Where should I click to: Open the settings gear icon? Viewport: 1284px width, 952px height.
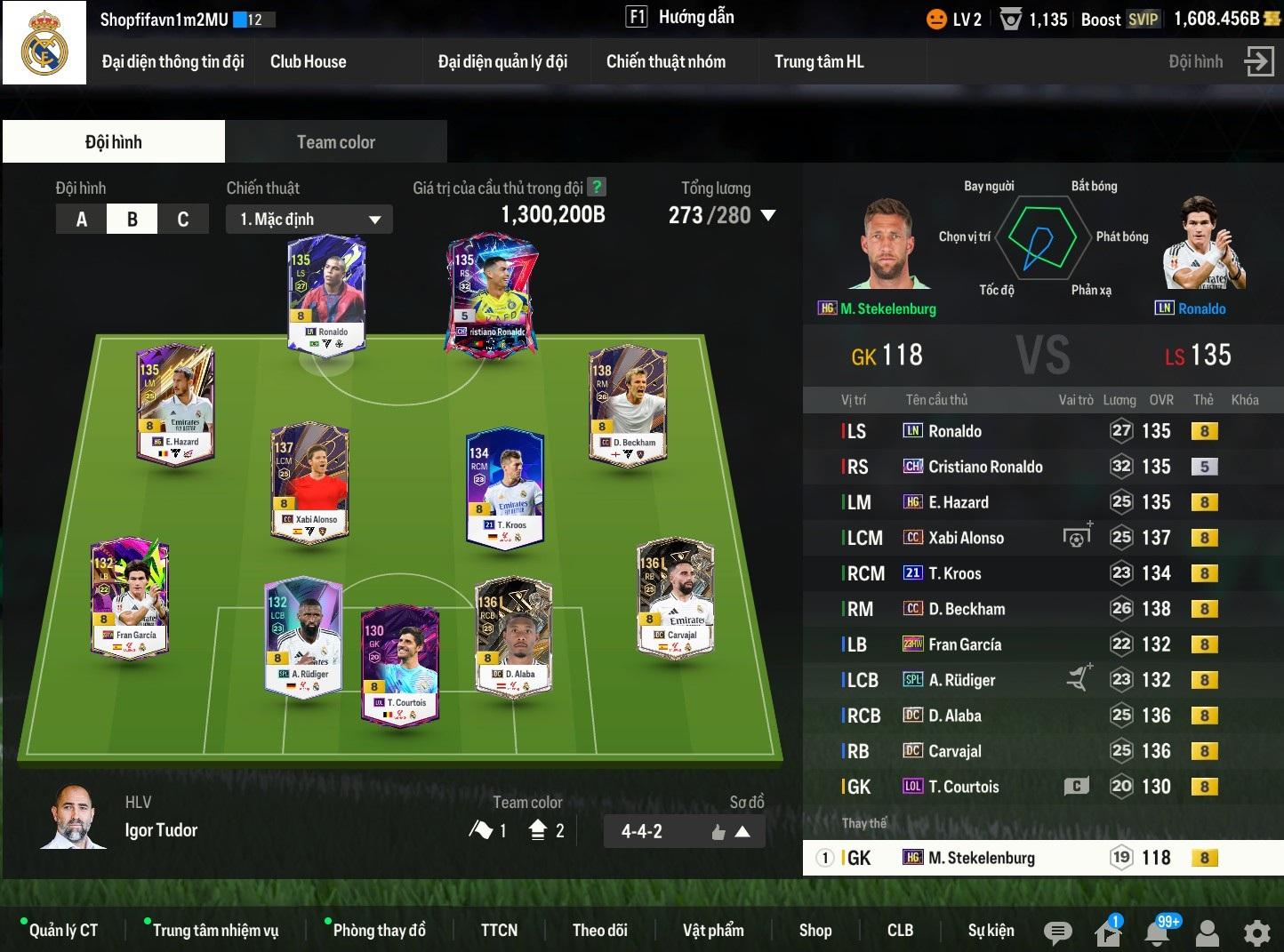1256,932
